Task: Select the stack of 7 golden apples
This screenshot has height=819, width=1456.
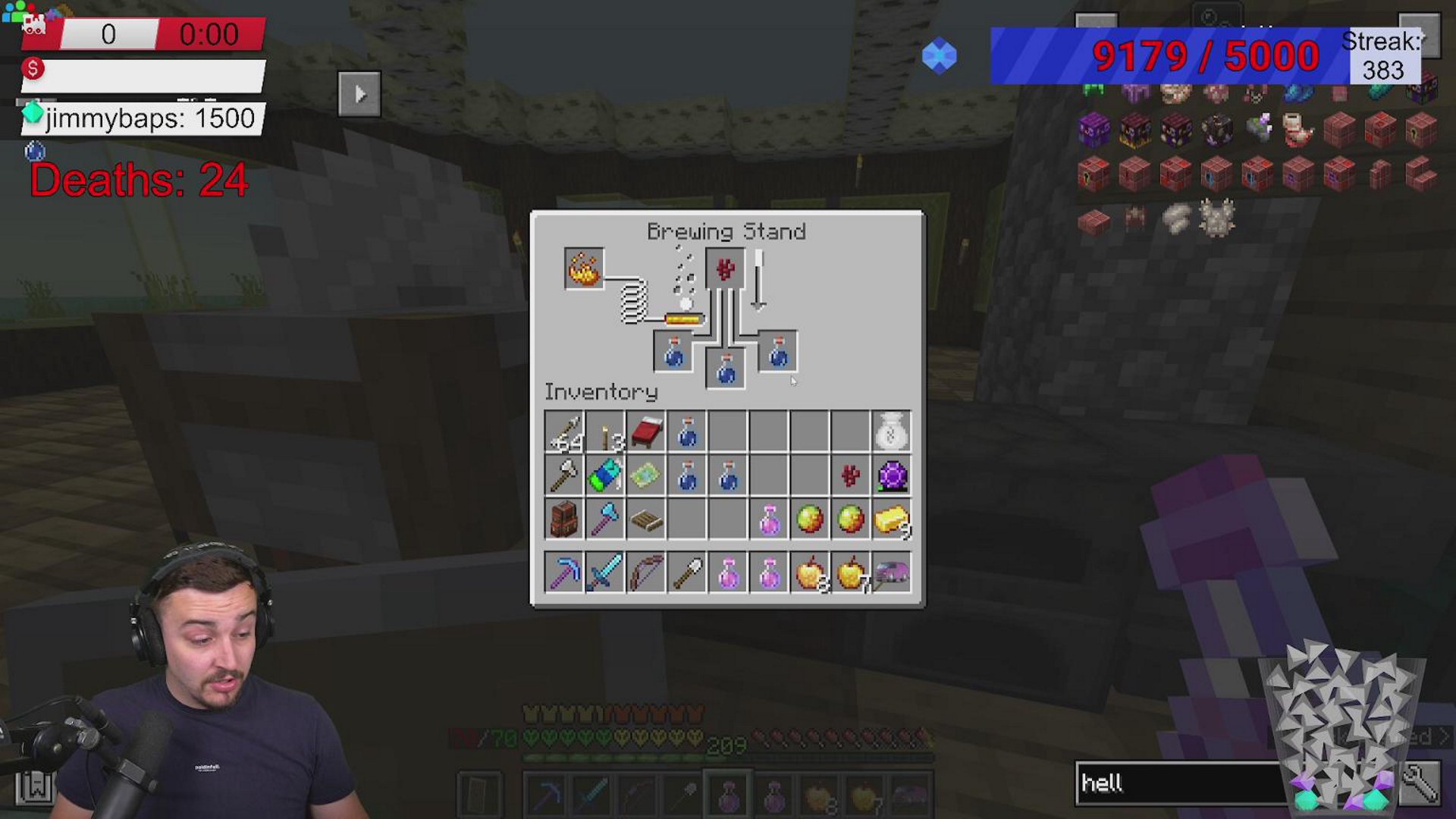Action: click(850, 573)
